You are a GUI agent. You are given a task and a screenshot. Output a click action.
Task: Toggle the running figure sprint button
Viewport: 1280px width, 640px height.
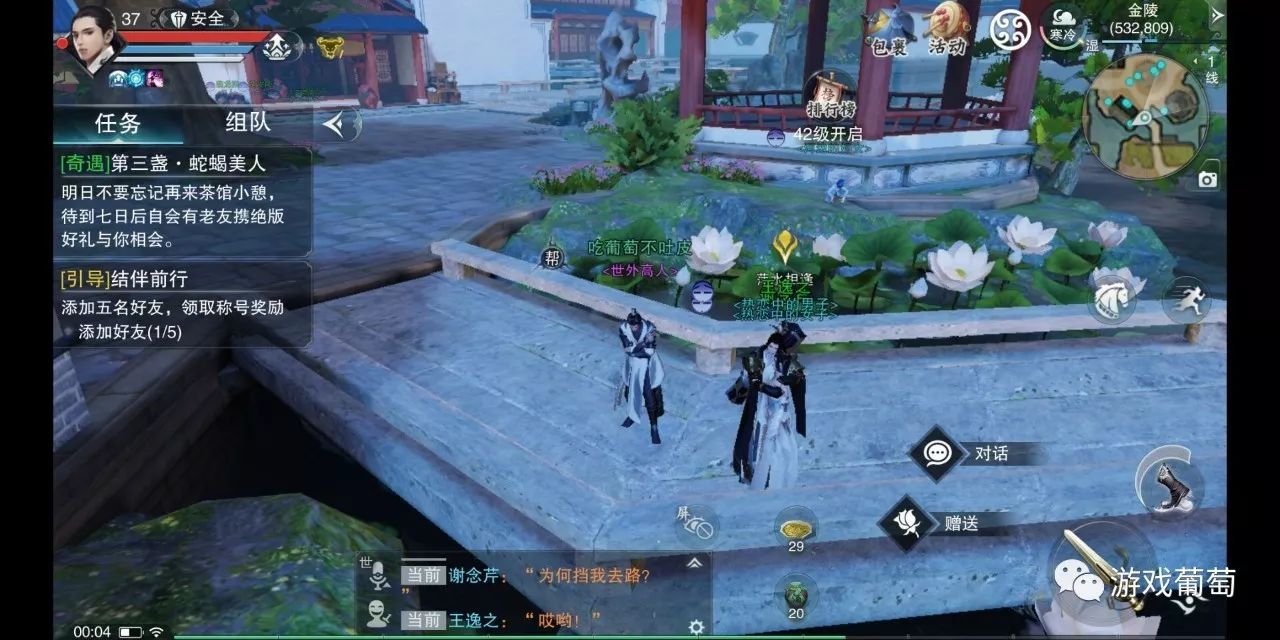coord(1187,300)
